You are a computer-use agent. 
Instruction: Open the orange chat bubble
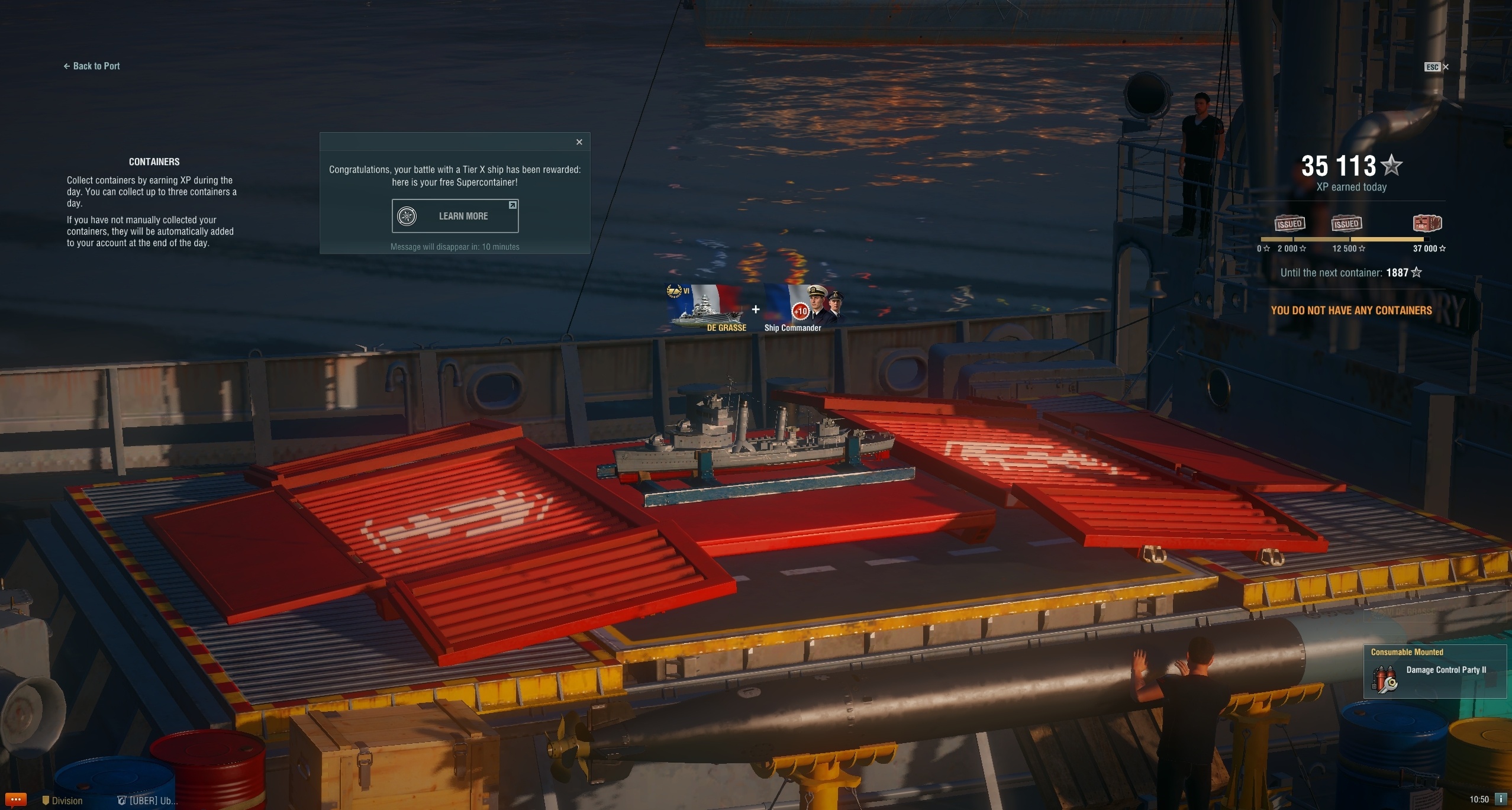point(15,800)
